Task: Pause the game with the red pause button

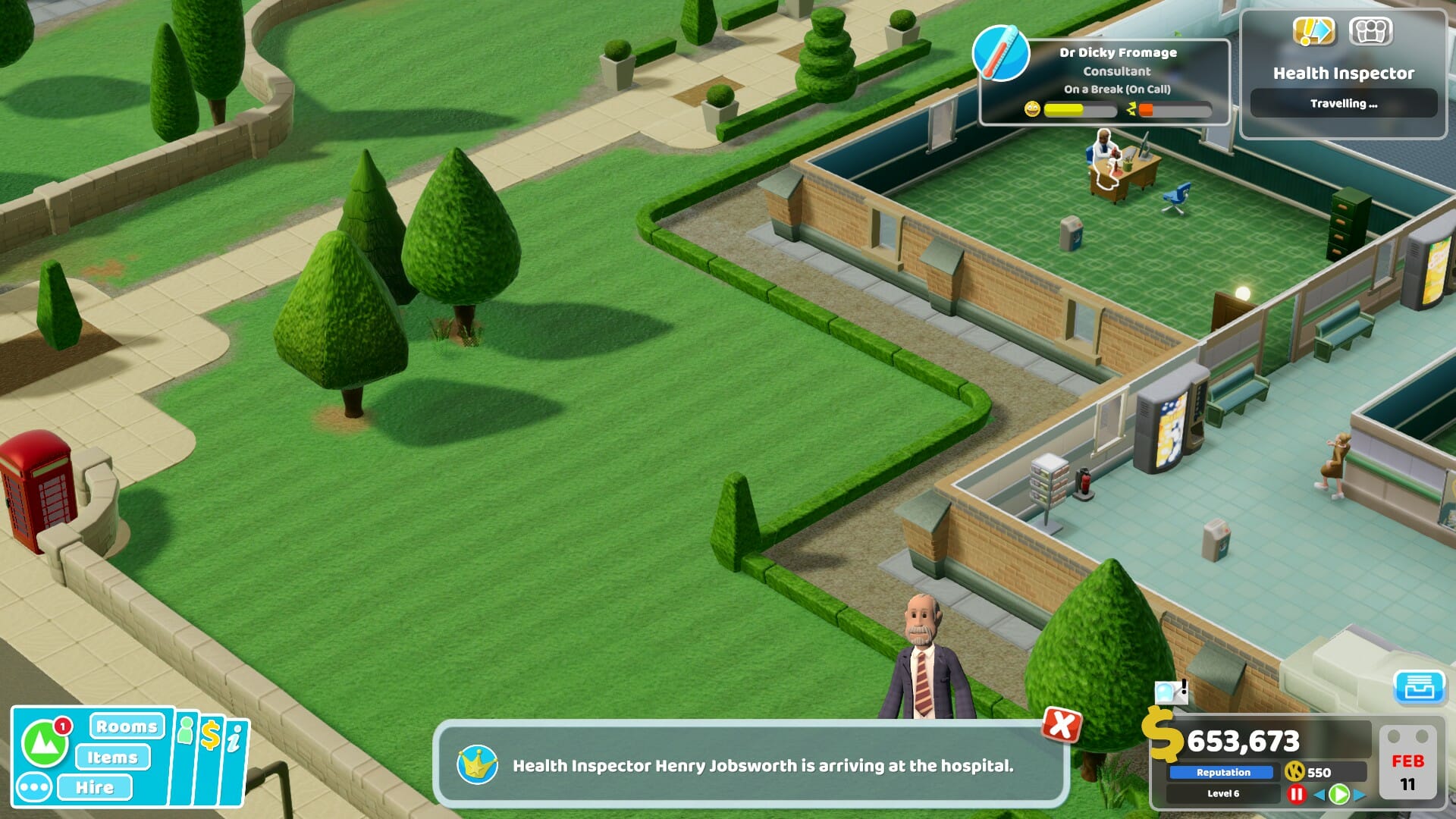Action: click(1297, 795)
